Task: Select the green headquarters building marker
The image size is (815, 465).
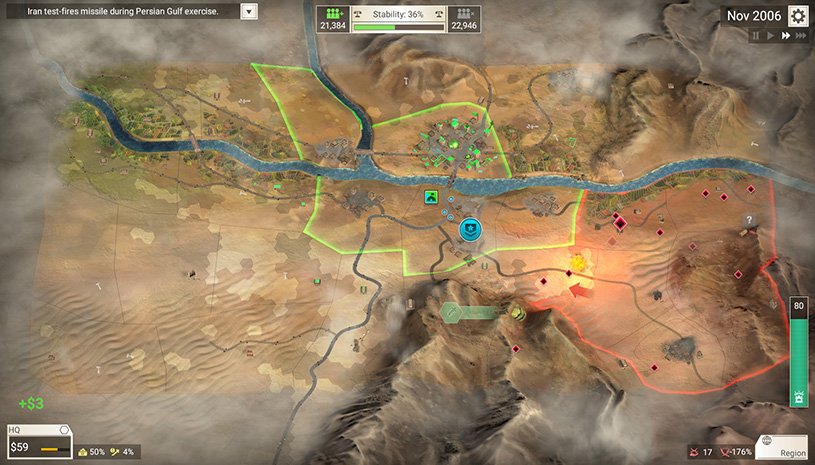Action: [432, 197]
